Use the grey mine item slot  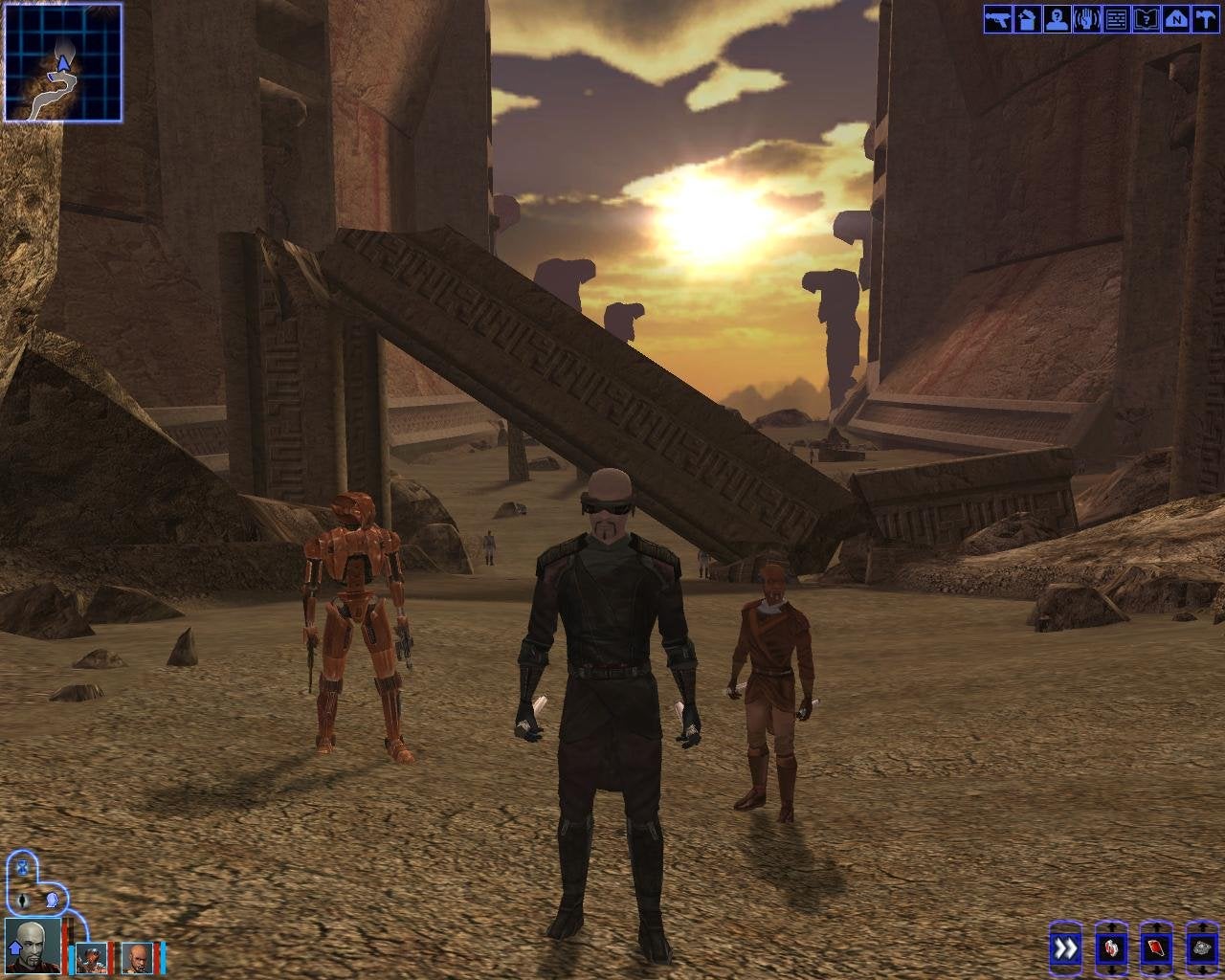click(1201, 948)
